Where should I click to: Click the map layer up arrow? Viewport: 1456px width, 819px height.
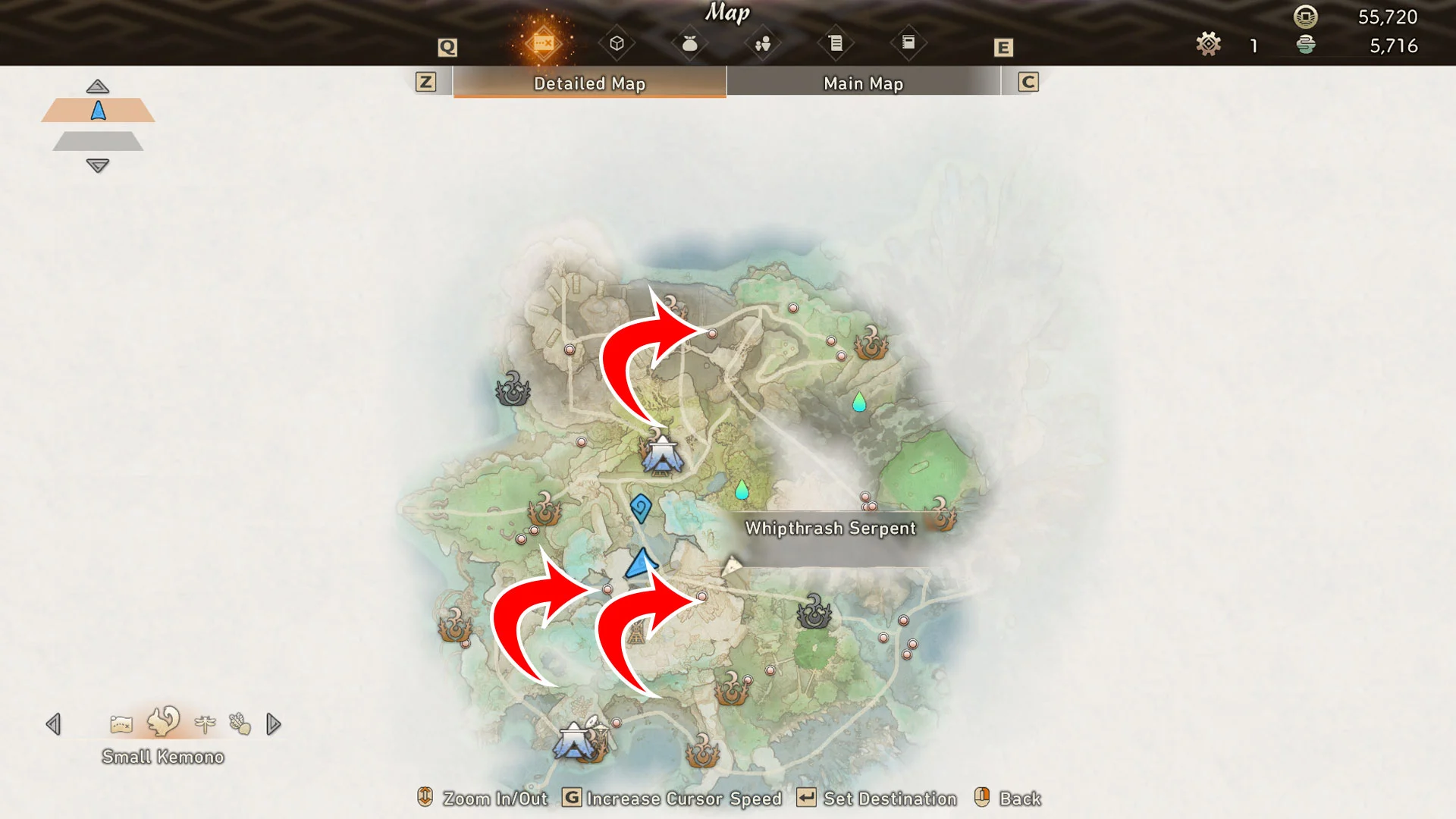(98, 86)
